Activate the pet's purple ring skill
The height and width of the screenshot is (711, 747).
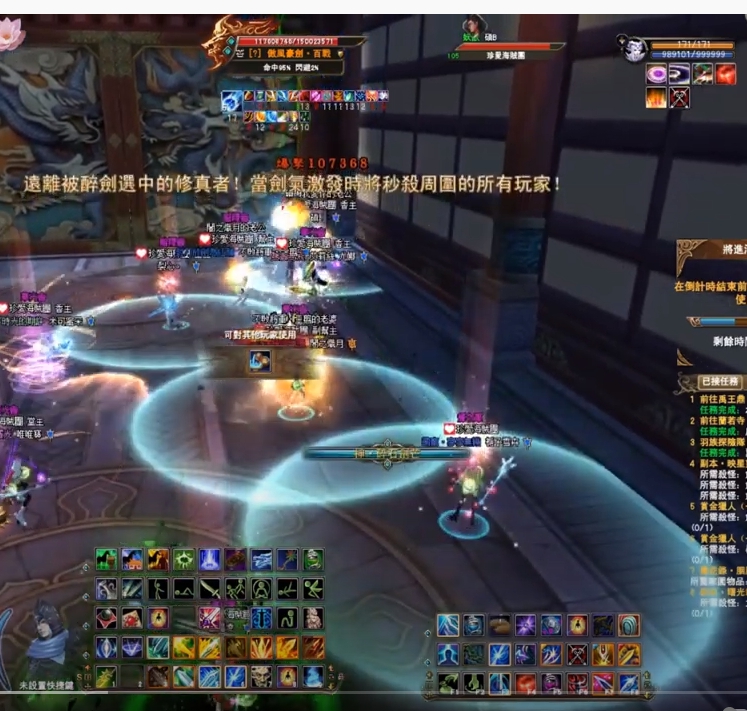[x=657, y=74]
